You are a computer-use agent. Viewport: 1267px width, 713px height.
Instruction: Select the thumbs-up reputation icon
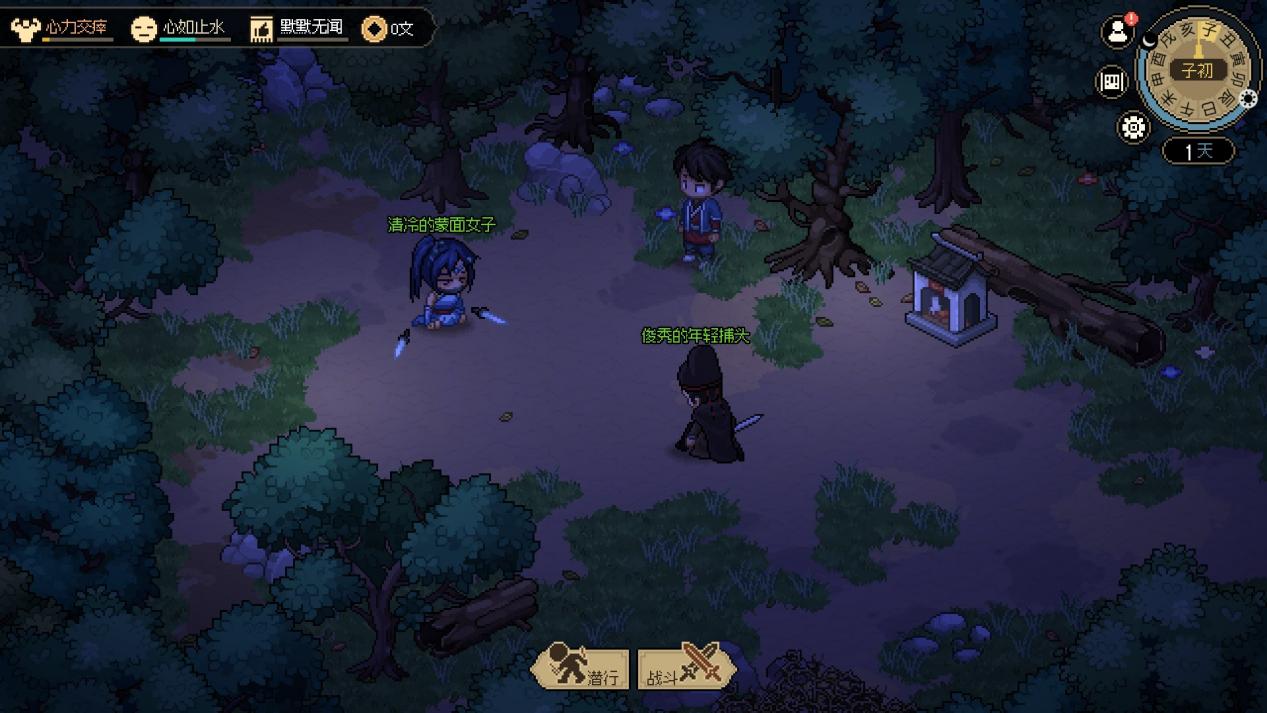coord(262,29)
